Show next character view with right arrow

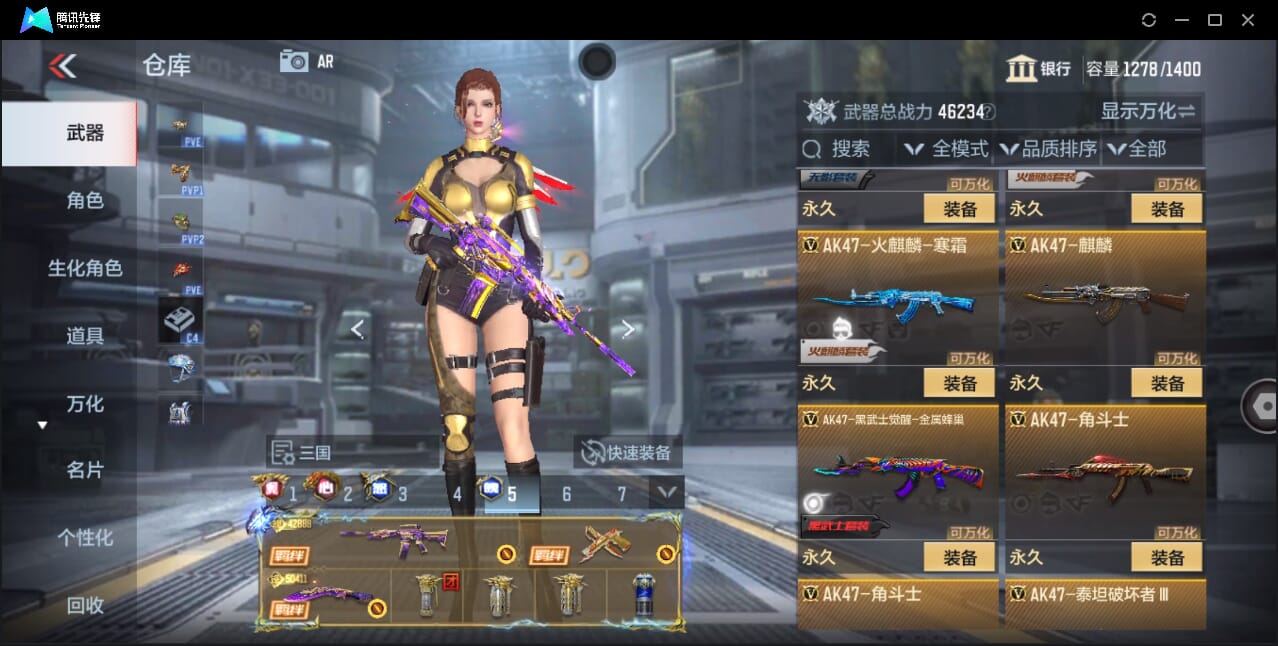(627, 329)
